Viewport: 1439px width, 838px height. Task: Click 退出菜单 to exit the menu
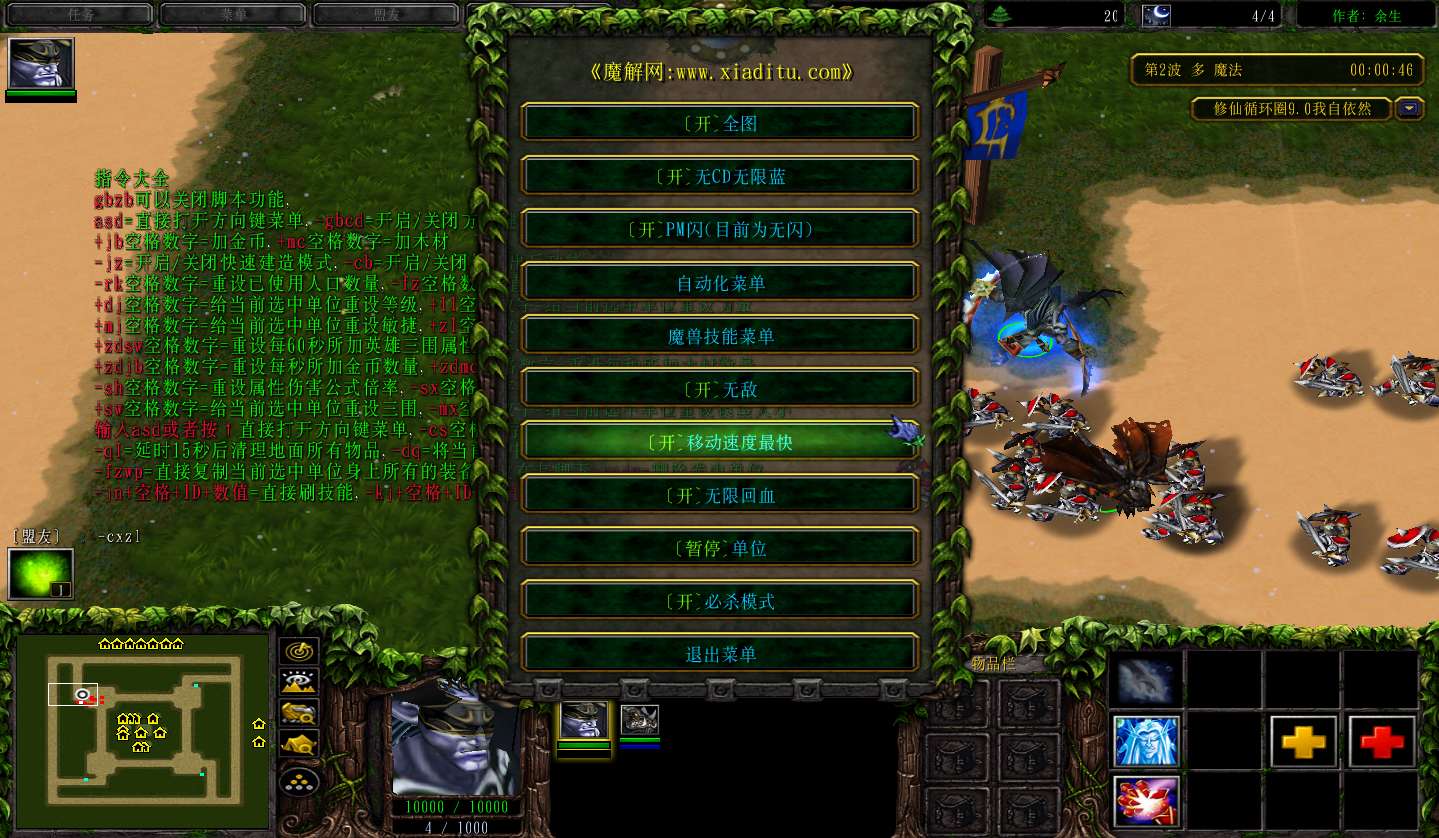(719, 654)
